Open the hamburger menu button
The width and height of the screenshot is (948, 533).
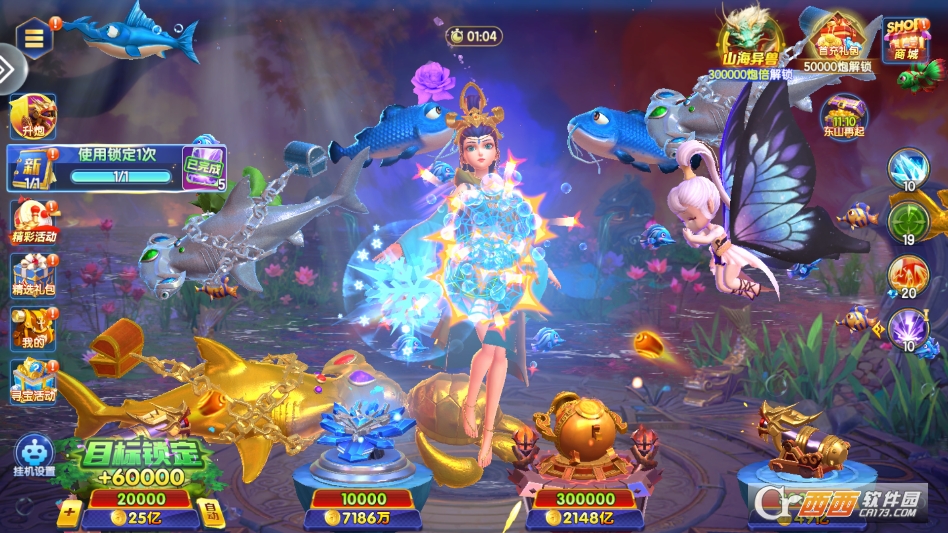(34, 38)
